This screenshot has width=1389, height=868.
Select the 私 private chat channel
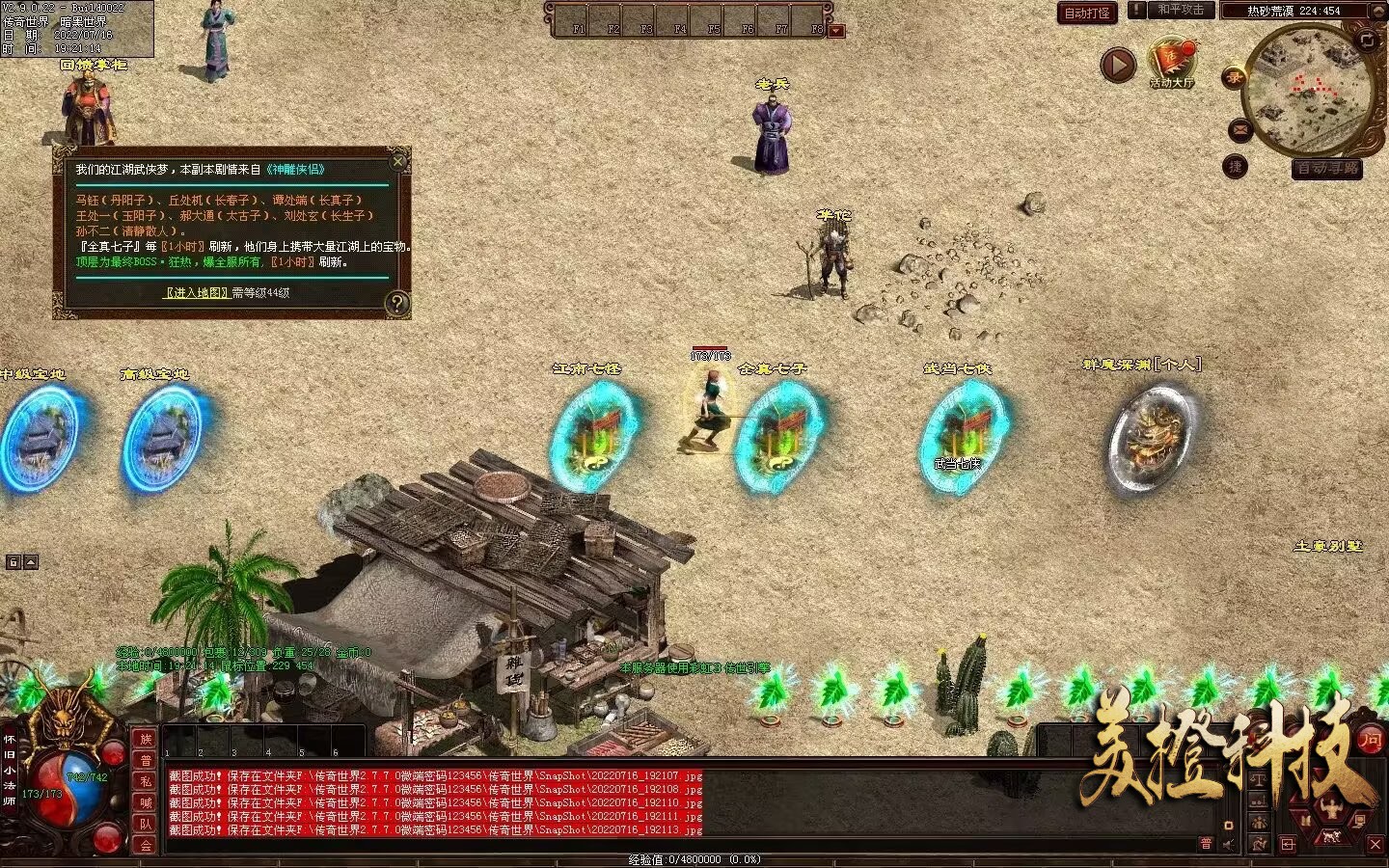146,781
